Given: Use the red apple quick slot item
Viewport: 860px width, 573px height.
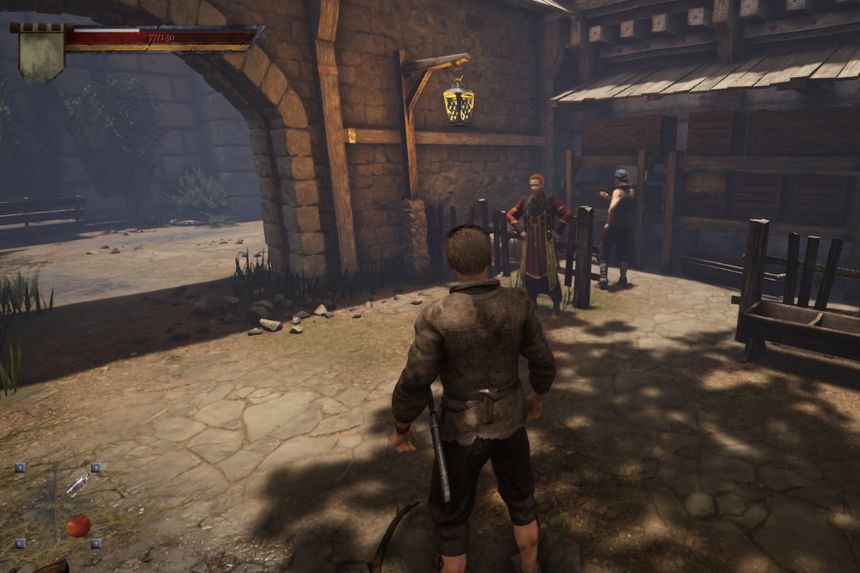Looking at the screenshot, I should point(78,525).
